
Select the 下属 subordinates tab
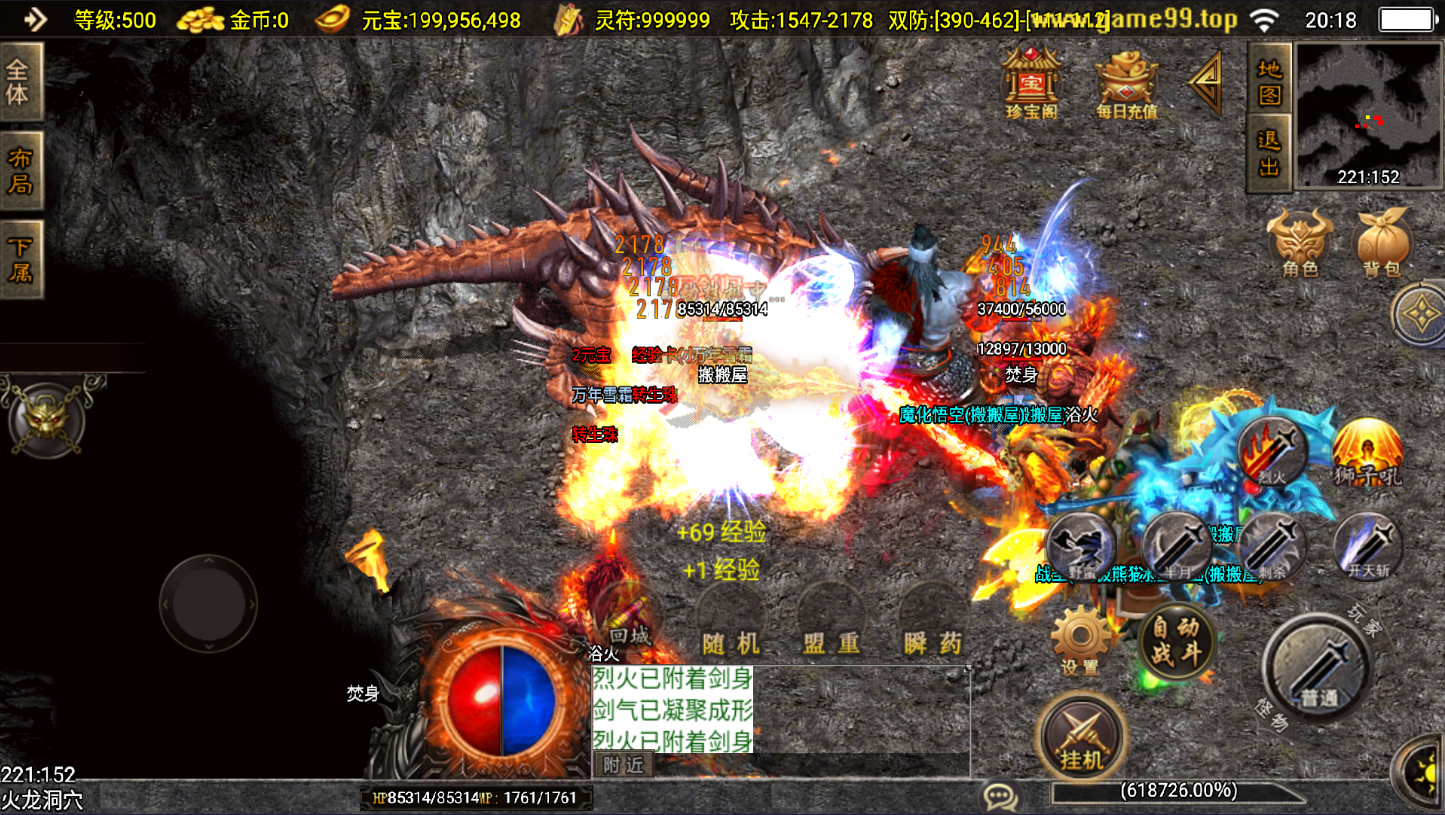click(x=19, y=258)
